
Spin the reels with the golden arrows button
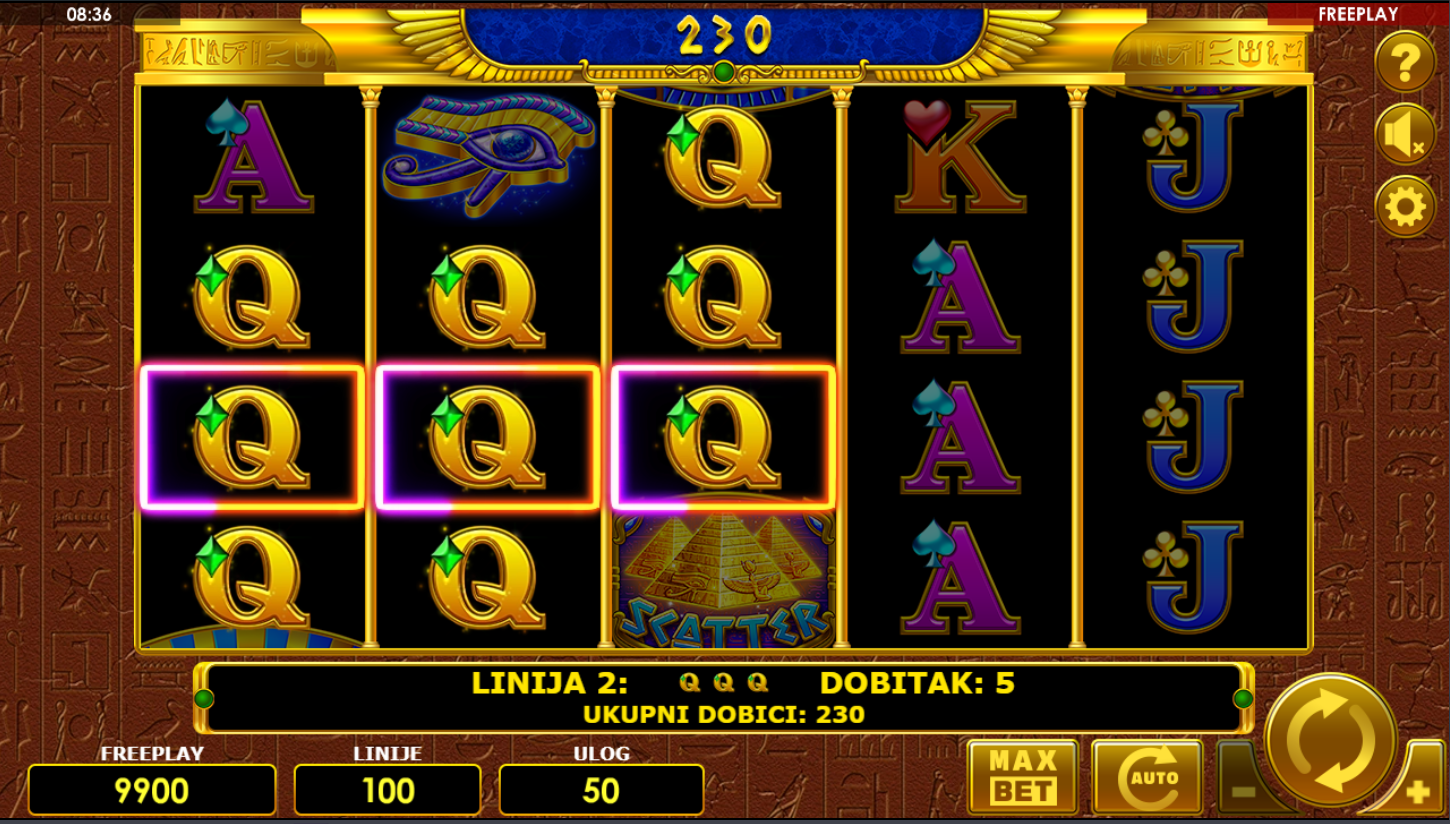point(1330,740)
